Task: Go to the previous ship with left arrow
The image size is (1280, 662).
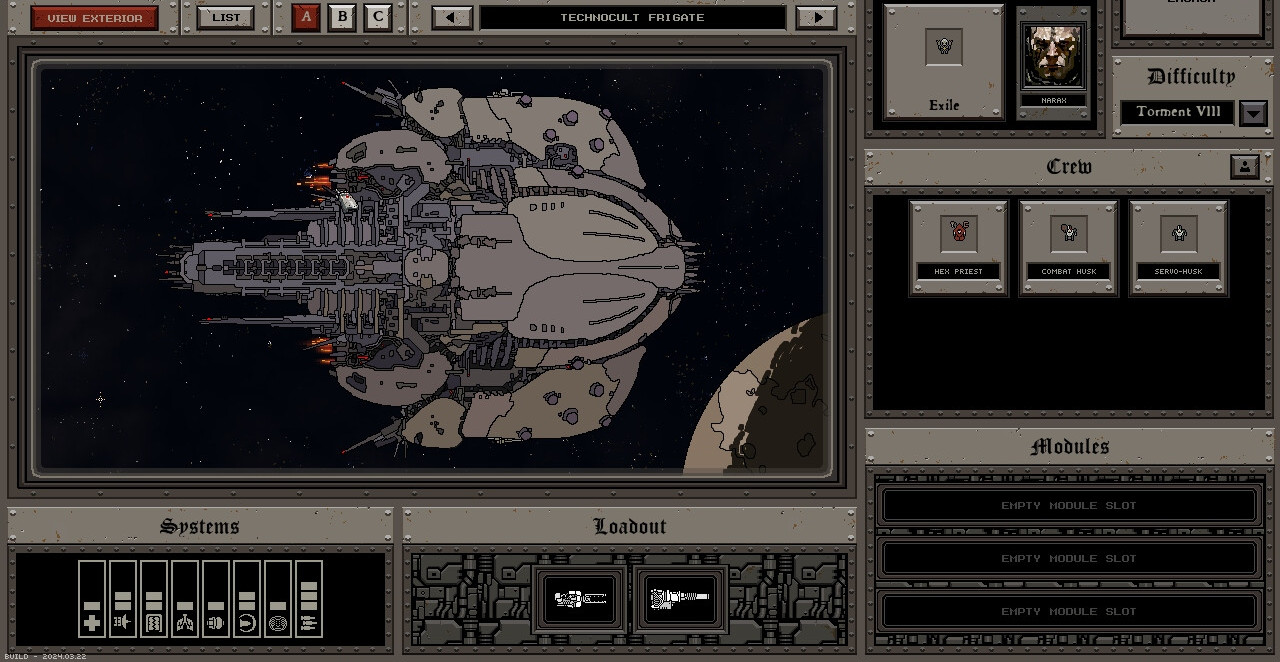Action: pyautogui.click(x=452, y=18)
